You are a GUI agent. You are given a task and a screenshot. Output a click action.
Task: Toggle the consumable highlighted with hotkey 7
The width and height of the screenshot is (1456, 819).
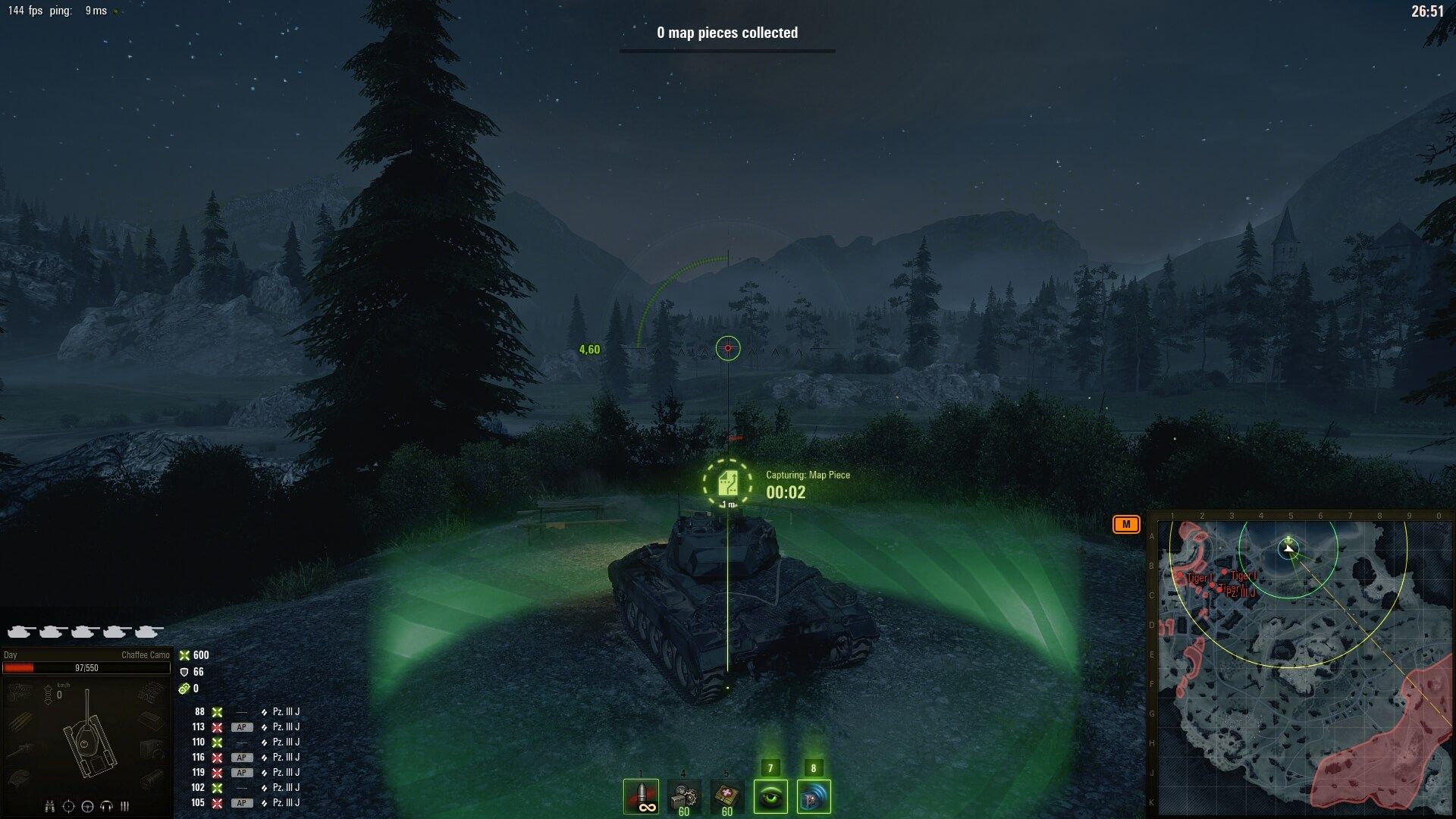pyautogui.click(x=770, y=796)
